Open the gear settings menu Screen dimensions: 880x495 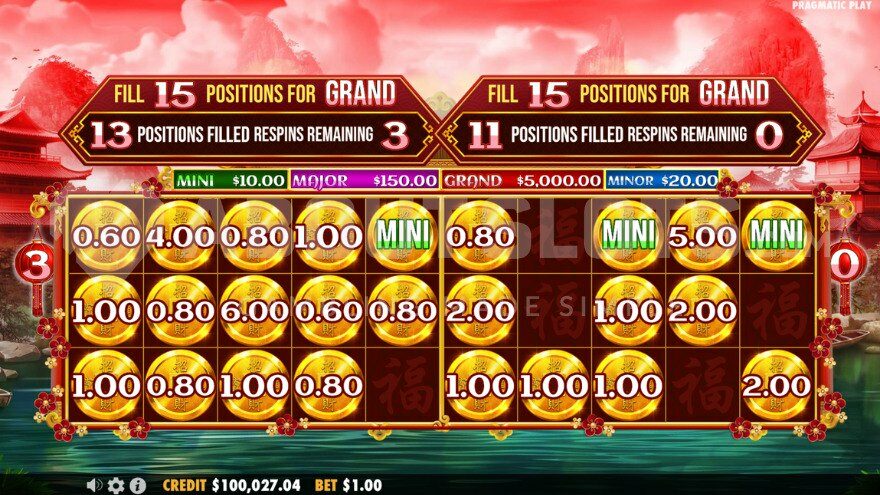[x=116, y=485]
